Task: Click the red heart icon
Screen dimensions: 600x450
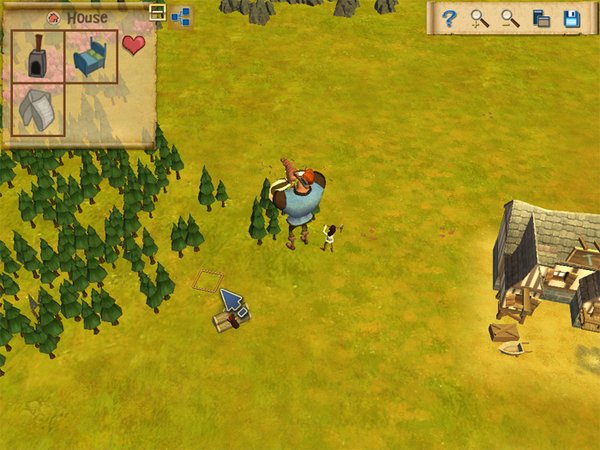Action: coord(133,45)
